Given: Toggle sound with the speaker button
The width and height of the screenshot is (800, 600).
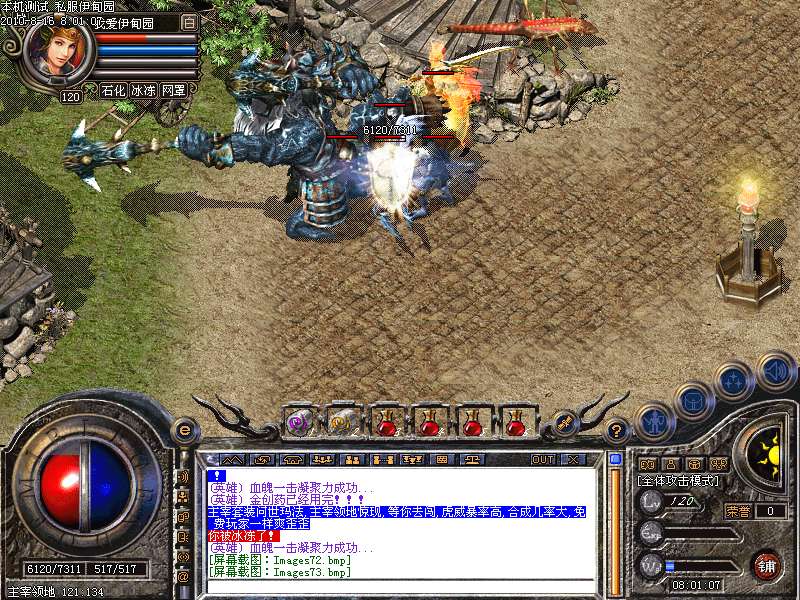Looking at the screenshot, I should 774,369.
